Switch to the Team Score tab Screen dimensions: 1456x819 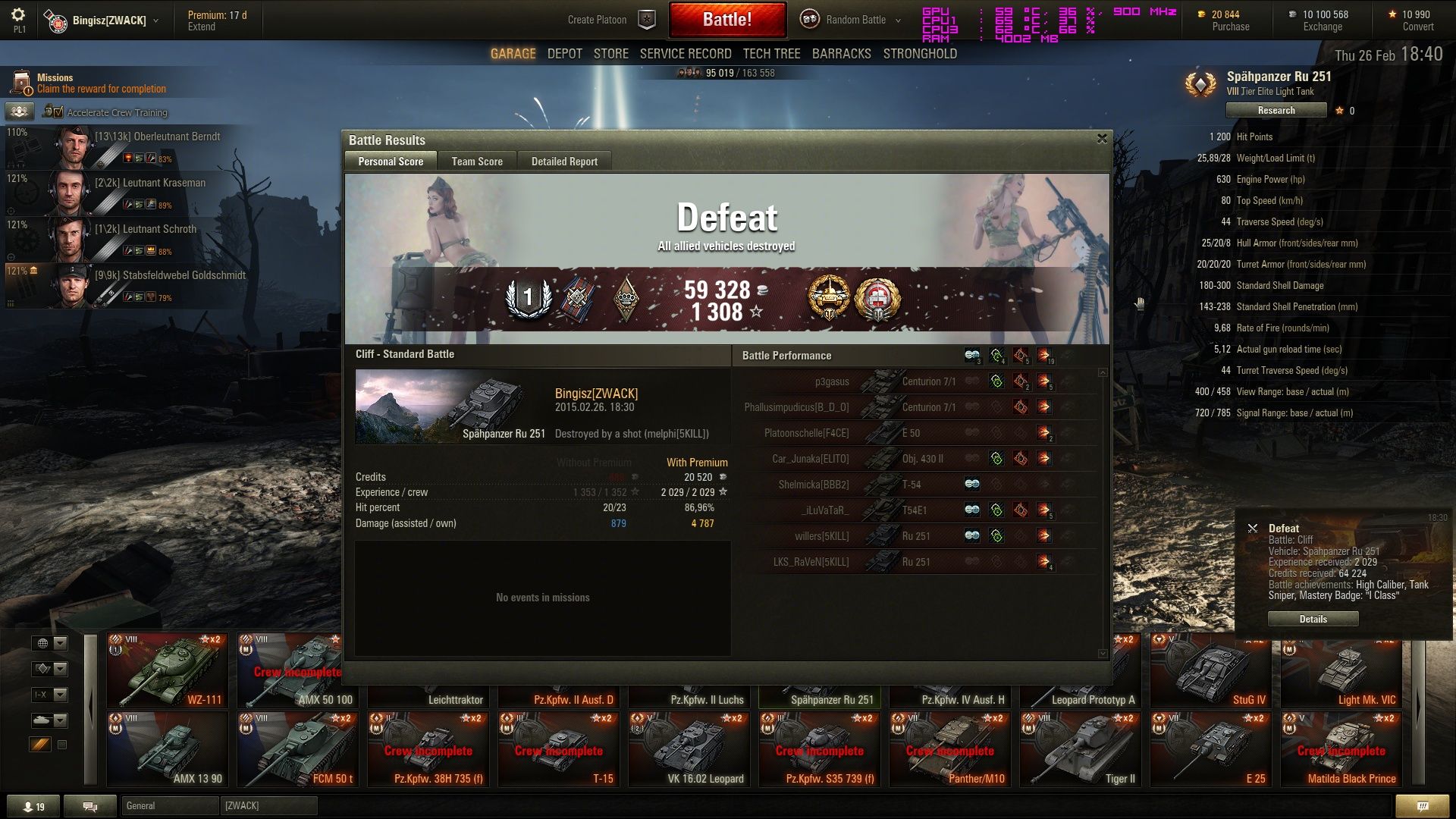pos(477,162)
